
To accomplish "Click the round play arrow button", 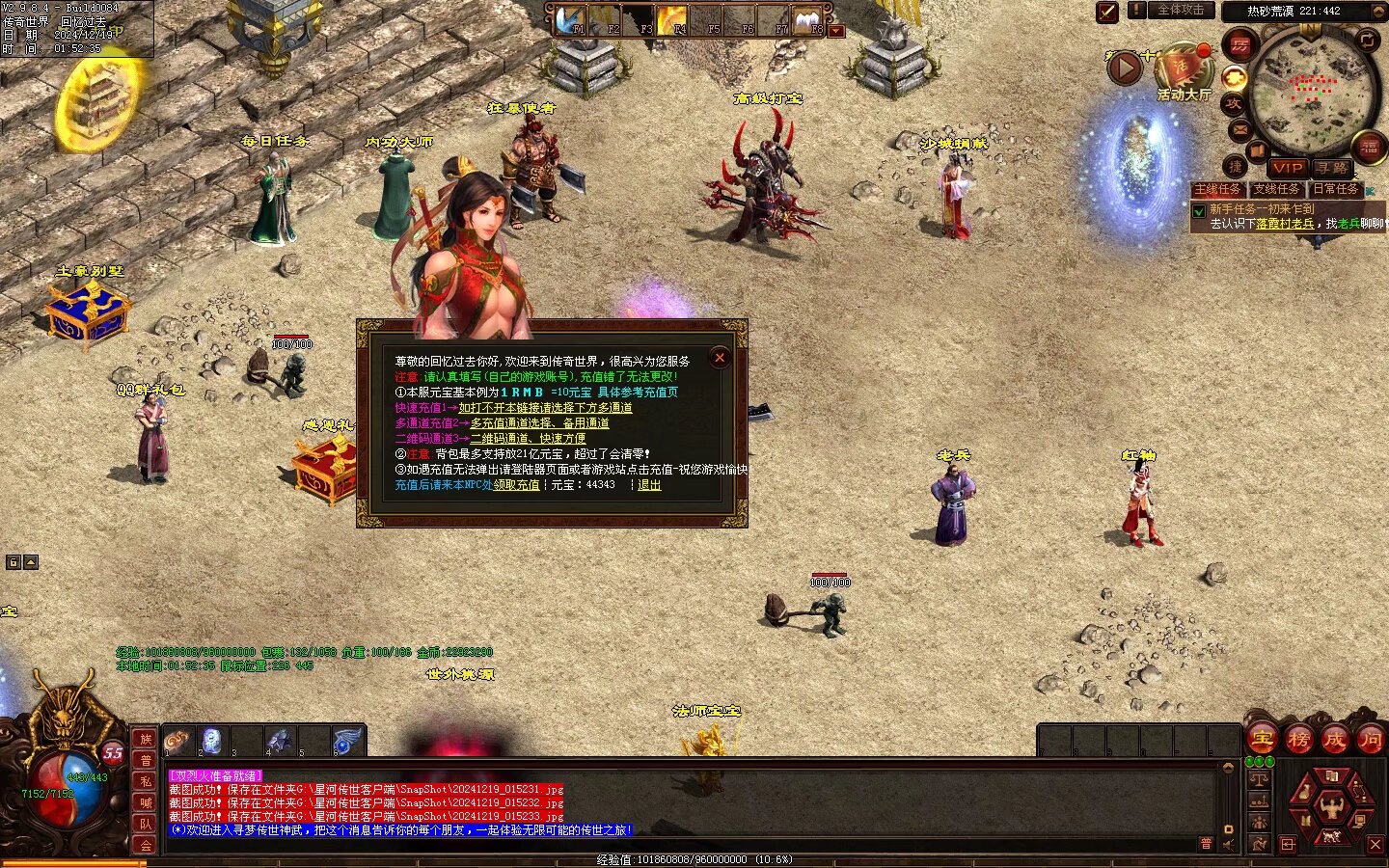I will [1125, 68].
